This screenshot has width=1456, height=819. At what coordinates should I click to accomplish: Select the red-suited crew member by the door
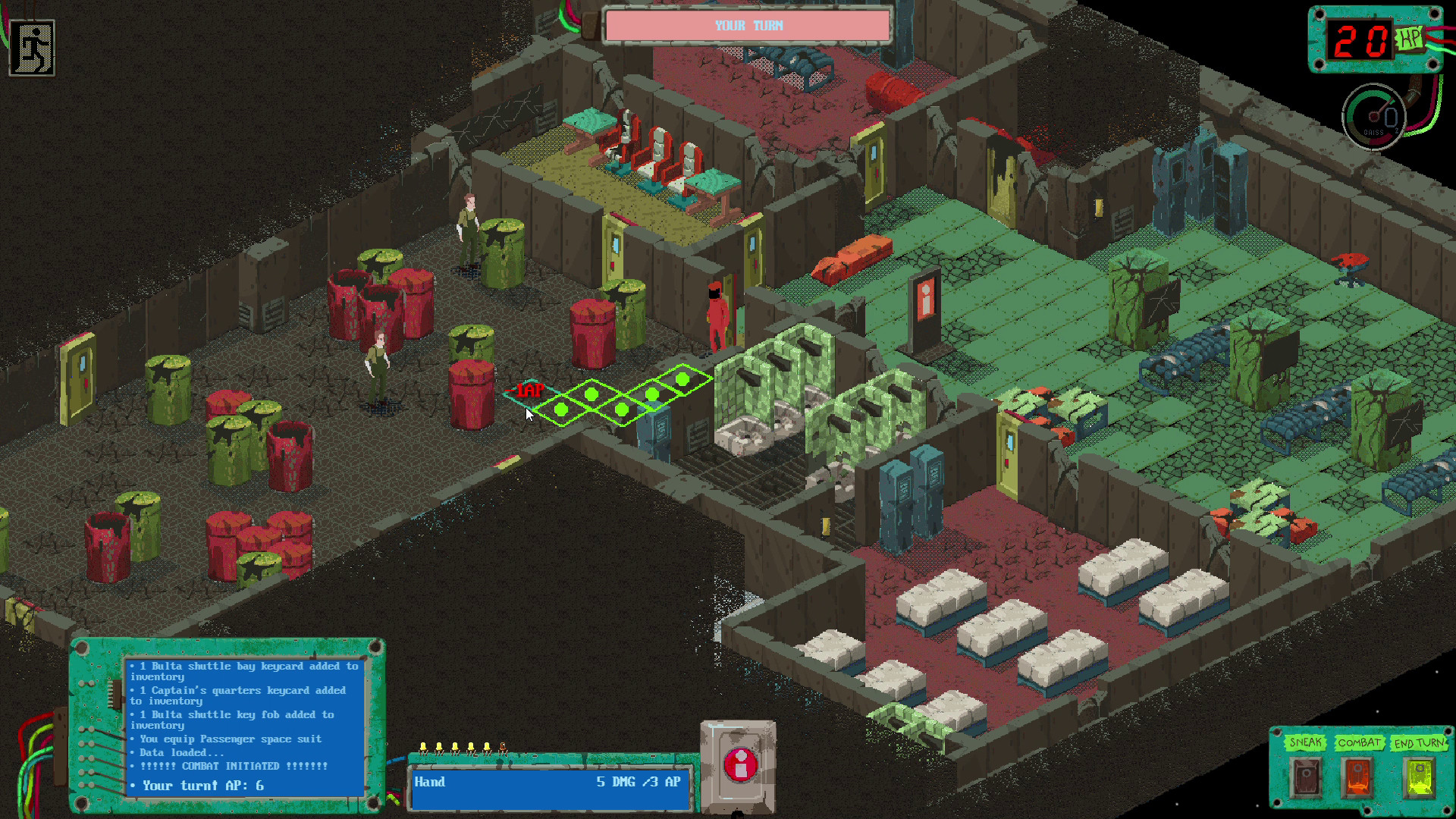(x=716, y=311)
